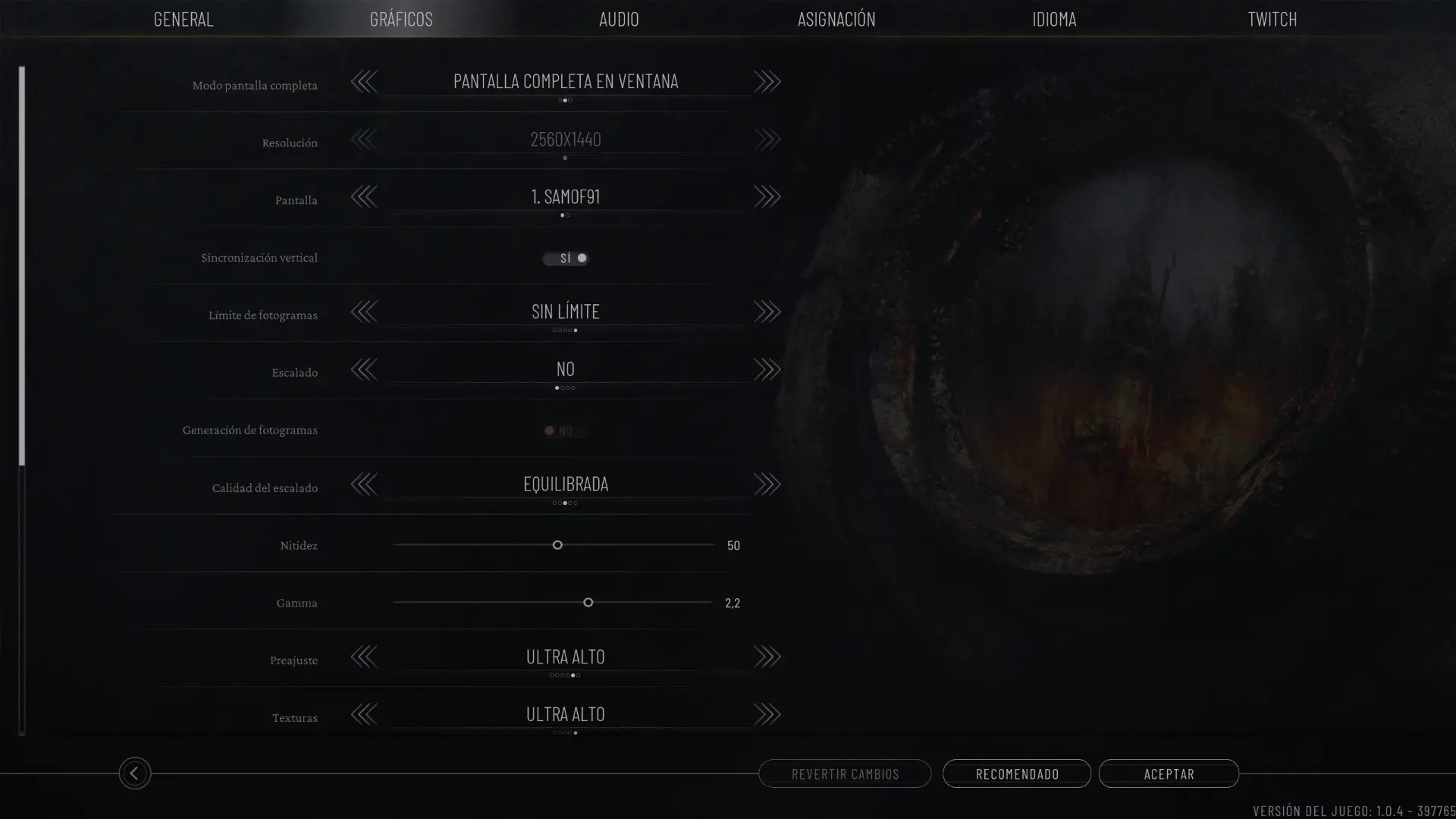The height and width of the screenshot is (819, 1456).
Task: Switch to the General tab
Action: (184, 19)
